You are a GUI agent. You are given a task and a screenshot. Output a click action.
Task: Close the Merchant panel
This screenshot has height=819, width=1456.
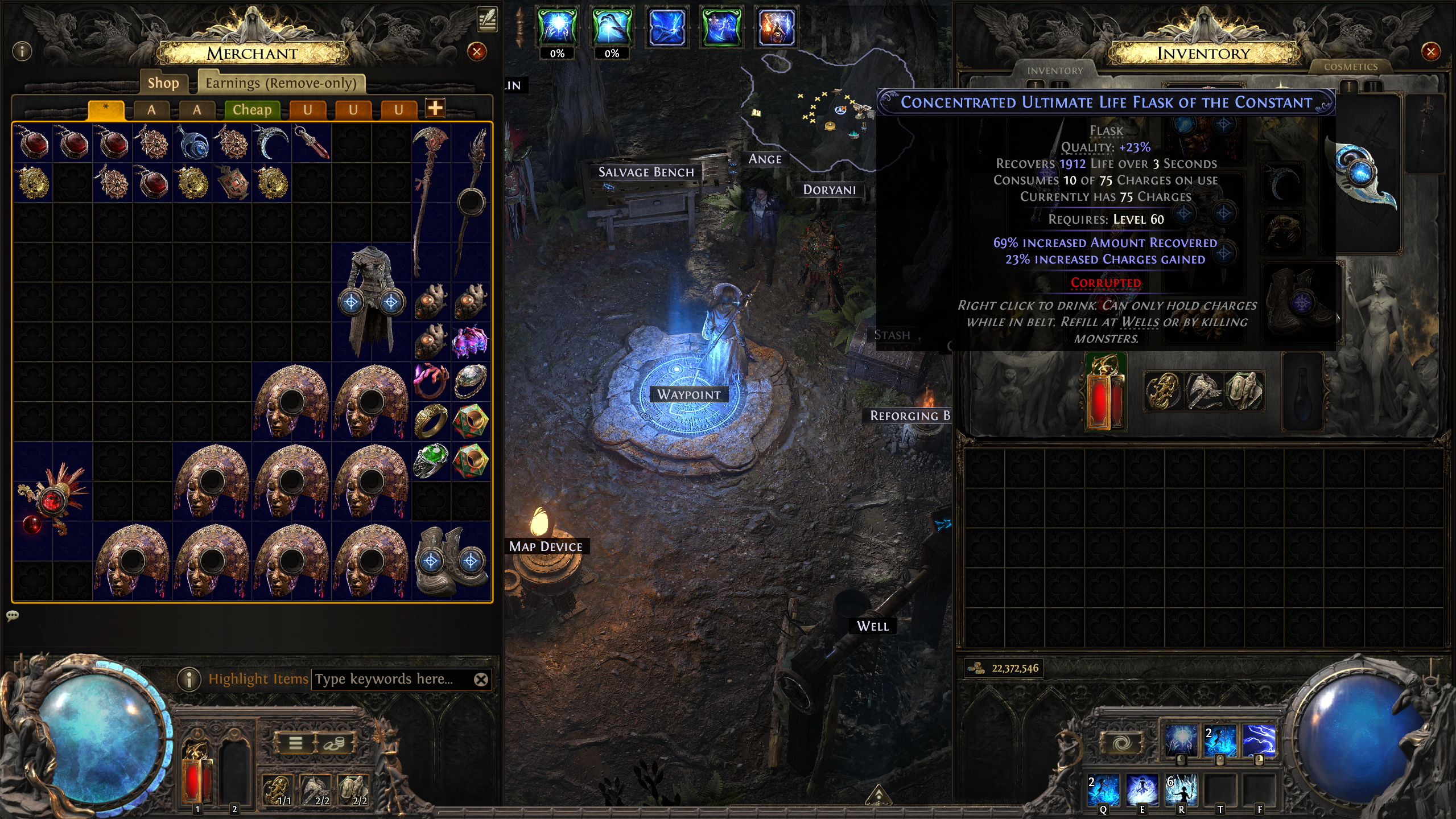(x=476, y=52)
